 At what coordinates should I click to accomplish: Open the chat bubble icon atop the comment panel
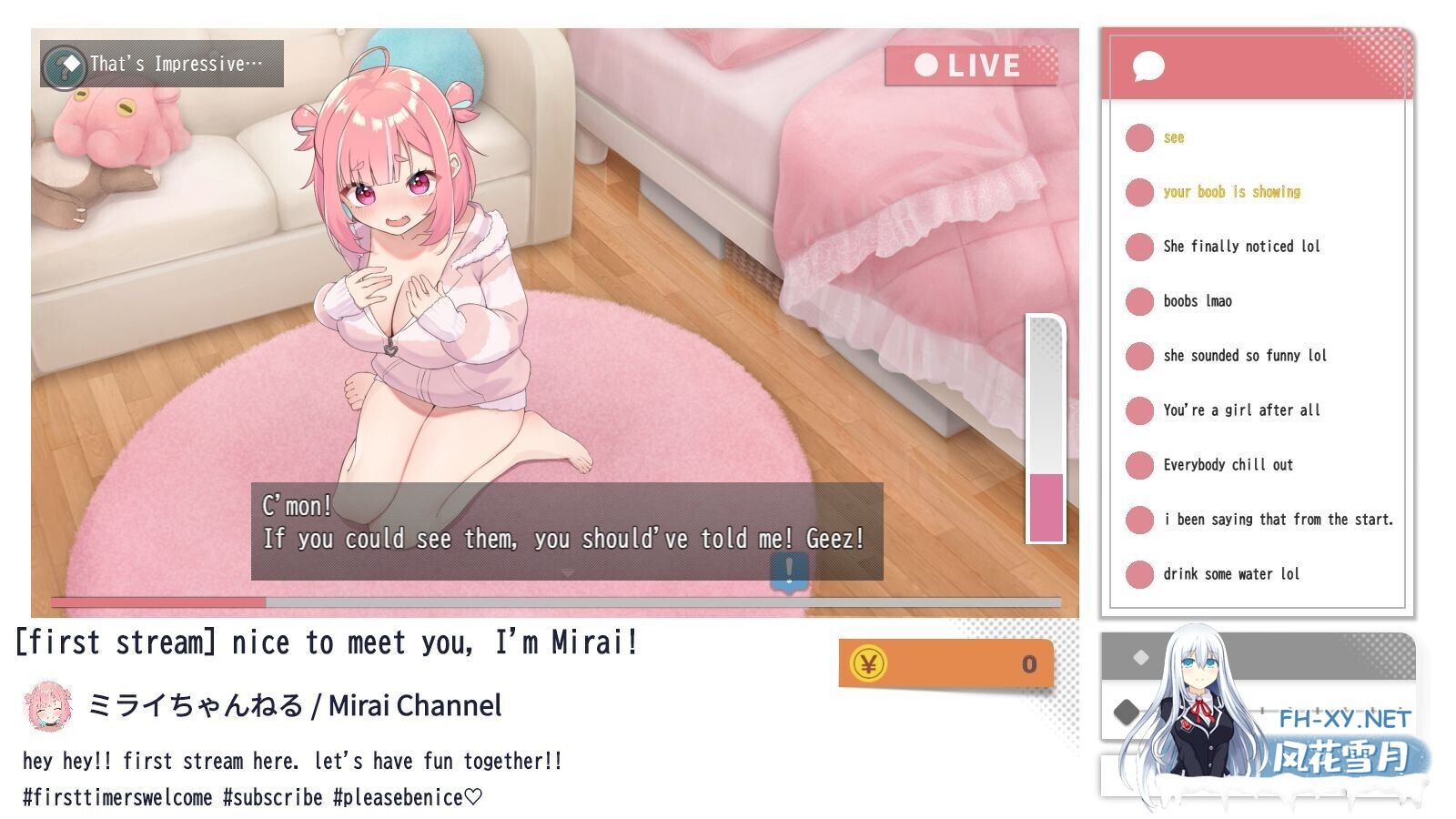click(1148, 66)
